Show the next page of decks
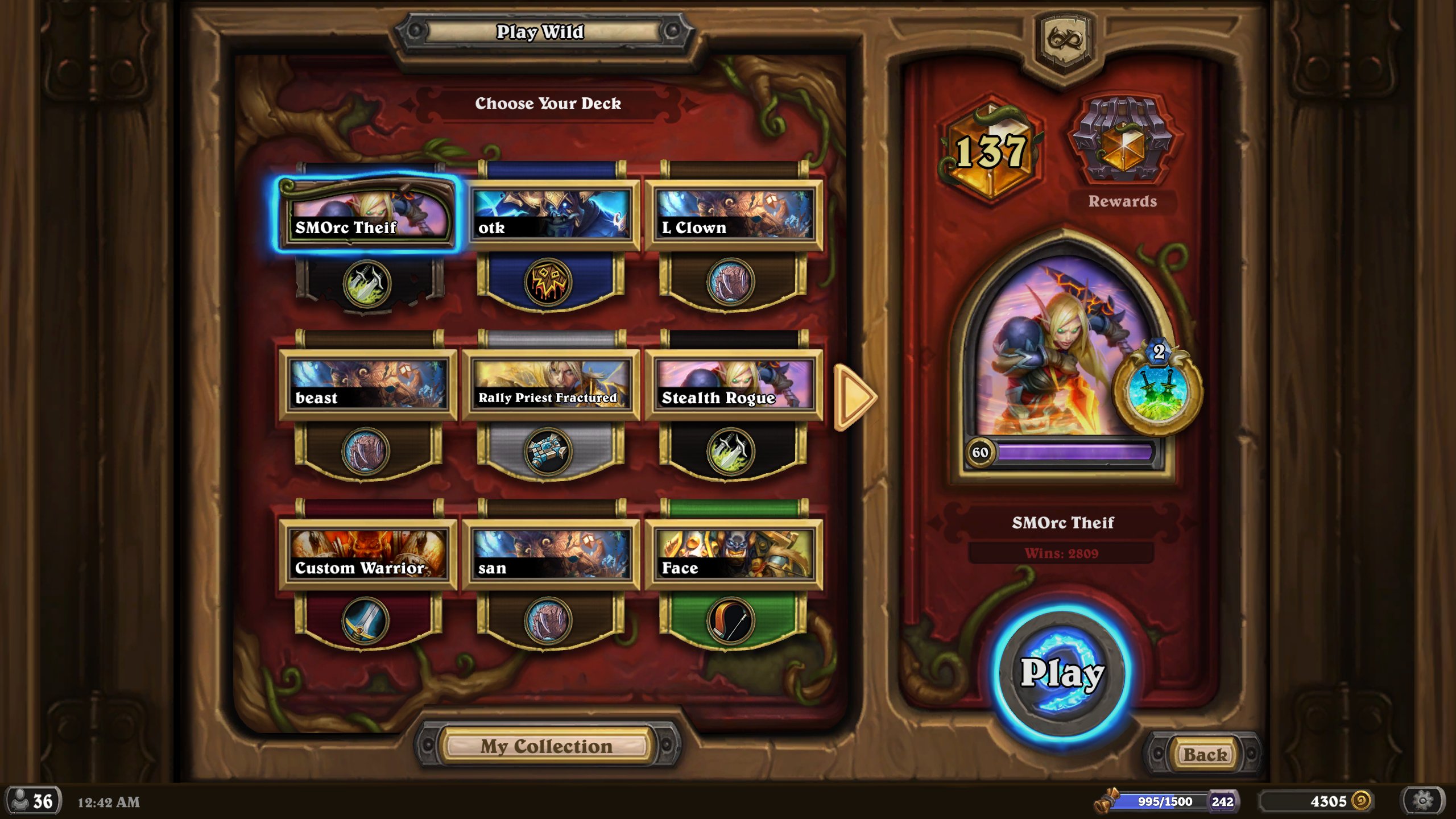The image size is (1456, 819). pos(853,396)
